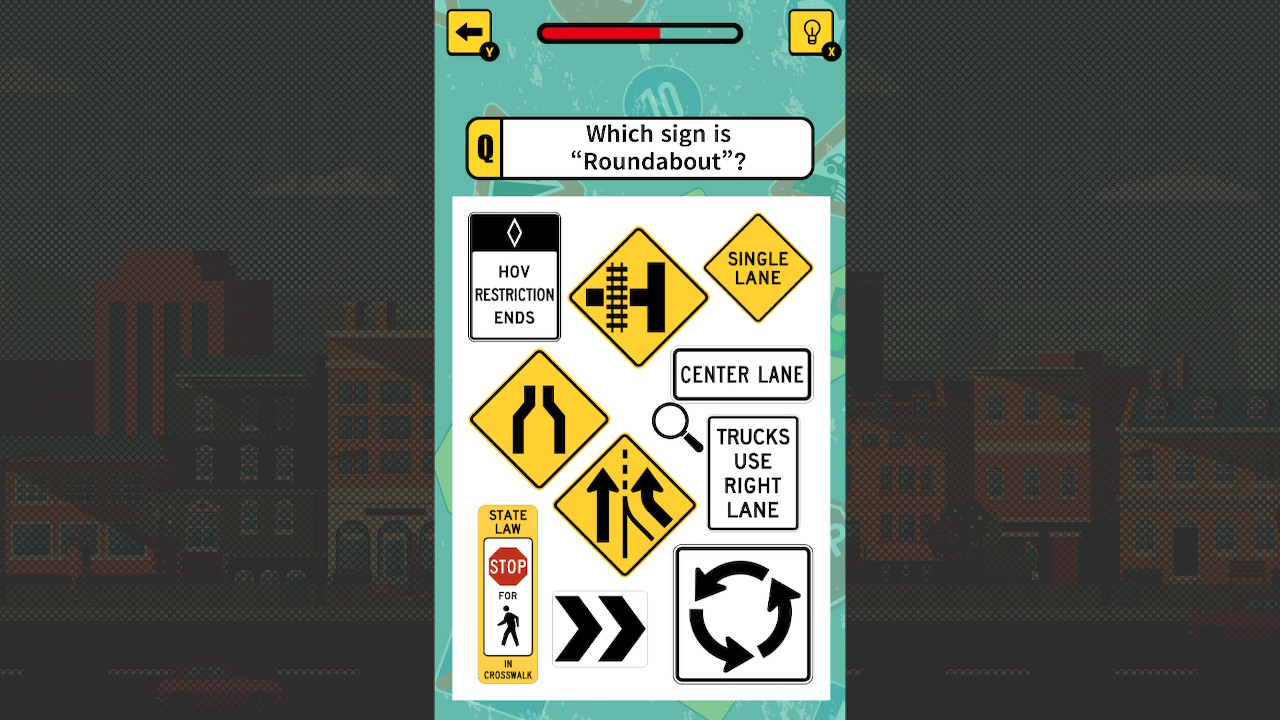
Task: Choose the Center Lane sign
Action: pos(742,374)
